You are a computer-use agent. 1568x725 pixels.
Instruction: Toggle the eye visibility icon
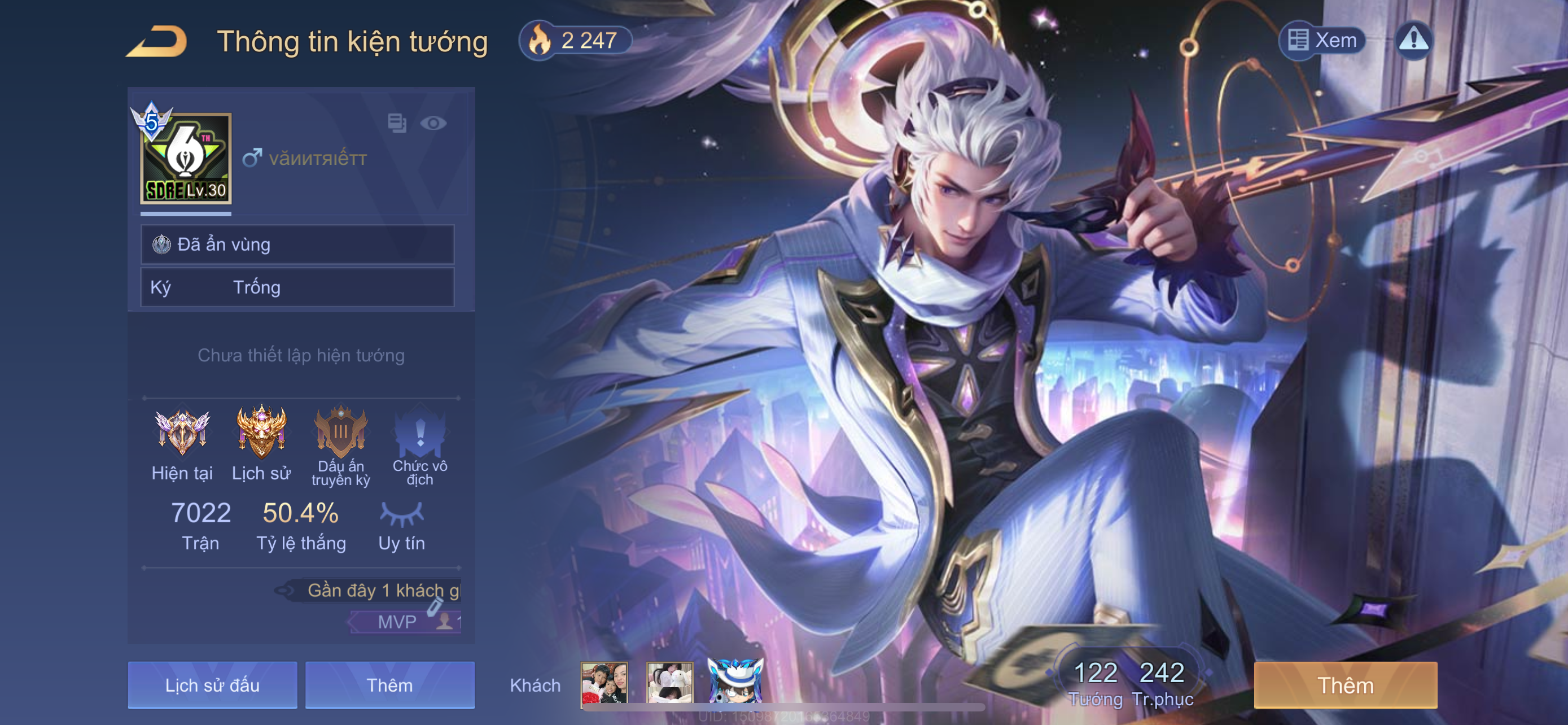tap(433, 124)
